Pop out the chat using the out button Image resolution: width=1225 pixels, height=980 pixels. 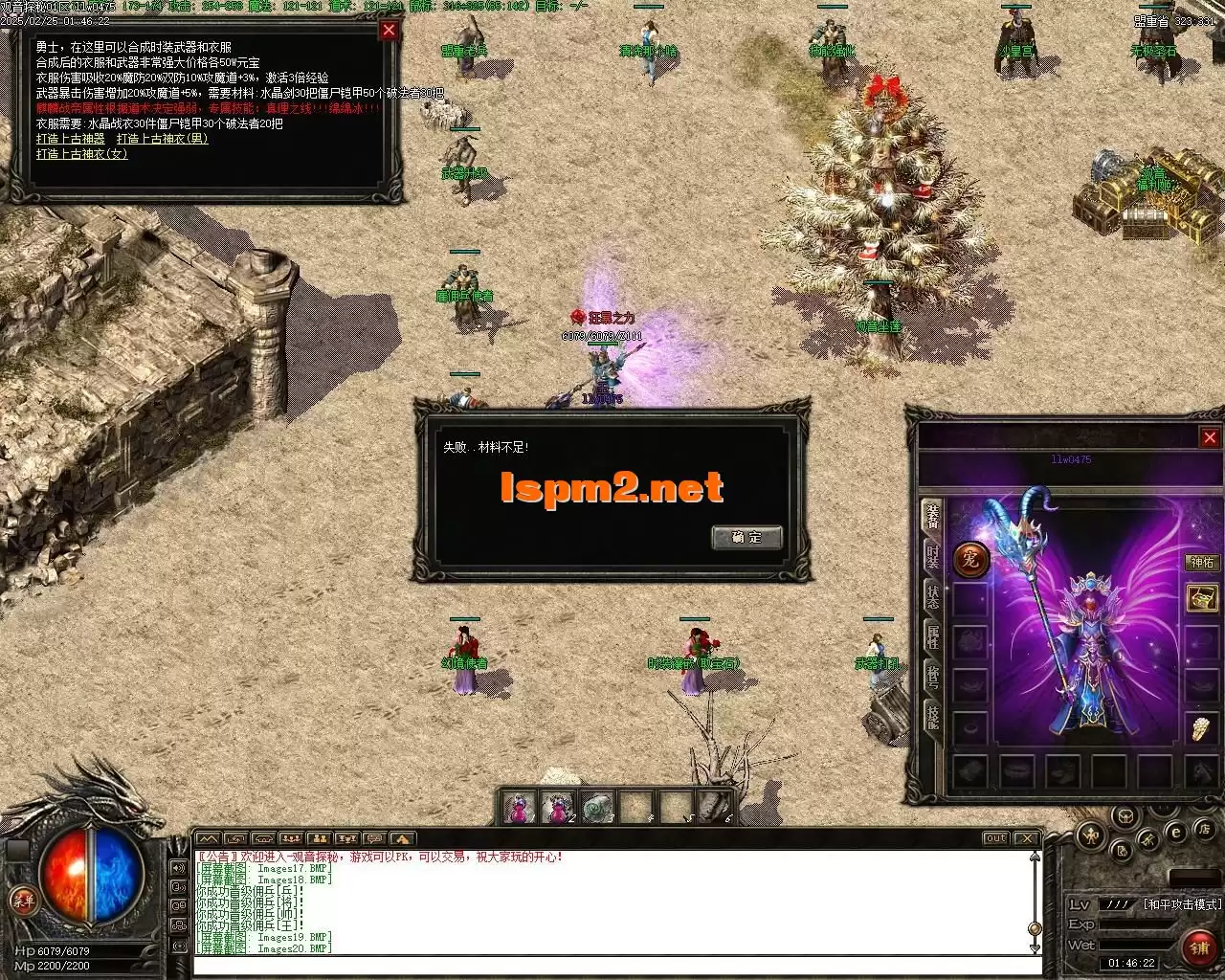click(996, 837)
